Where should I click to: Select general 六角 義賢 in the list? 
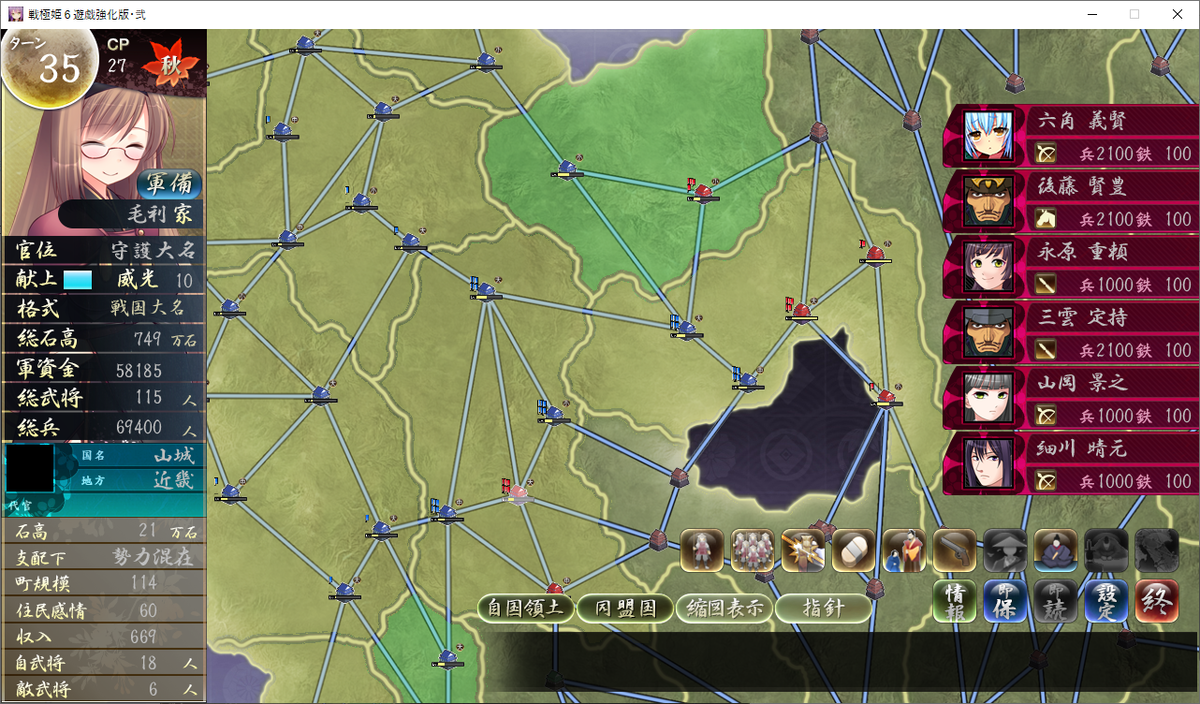coord(1069,137)
